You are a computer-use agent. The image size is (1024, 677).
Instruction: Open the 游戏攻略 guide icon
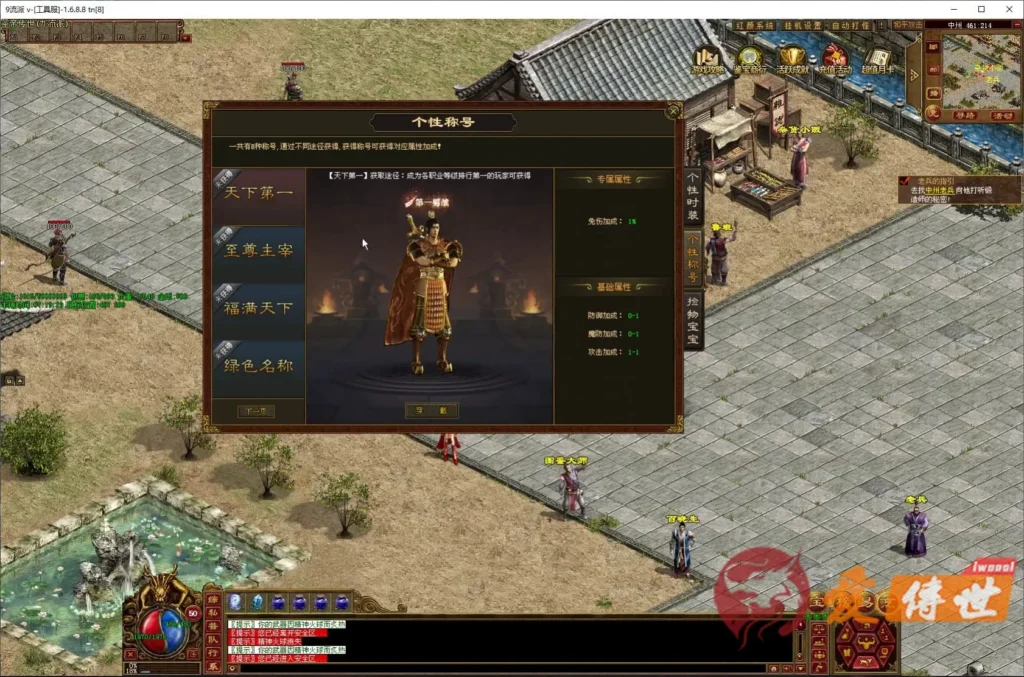tap(708, 60)
